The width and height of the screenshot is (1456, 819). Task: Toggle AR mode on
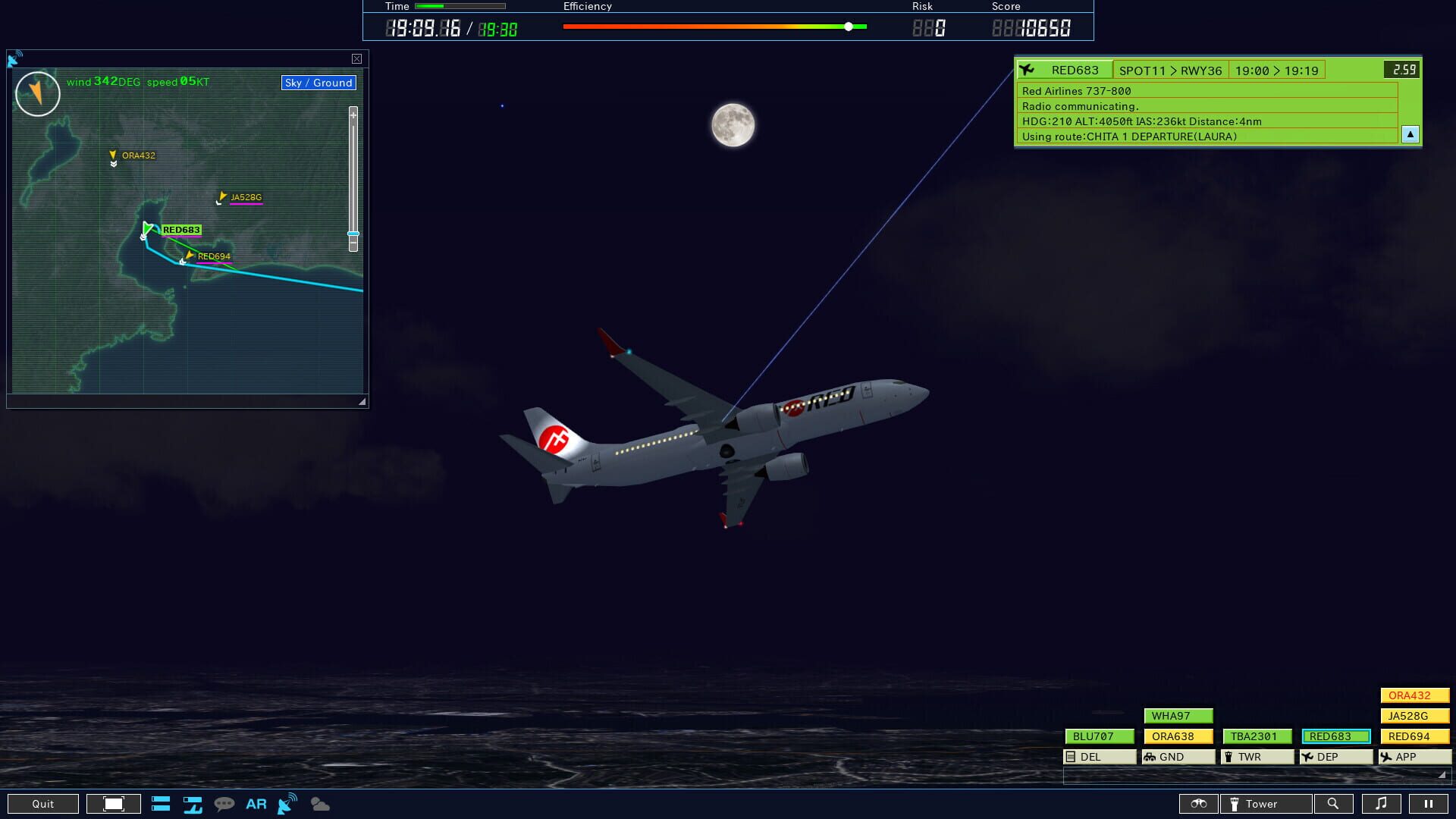(x=256, y=804)
